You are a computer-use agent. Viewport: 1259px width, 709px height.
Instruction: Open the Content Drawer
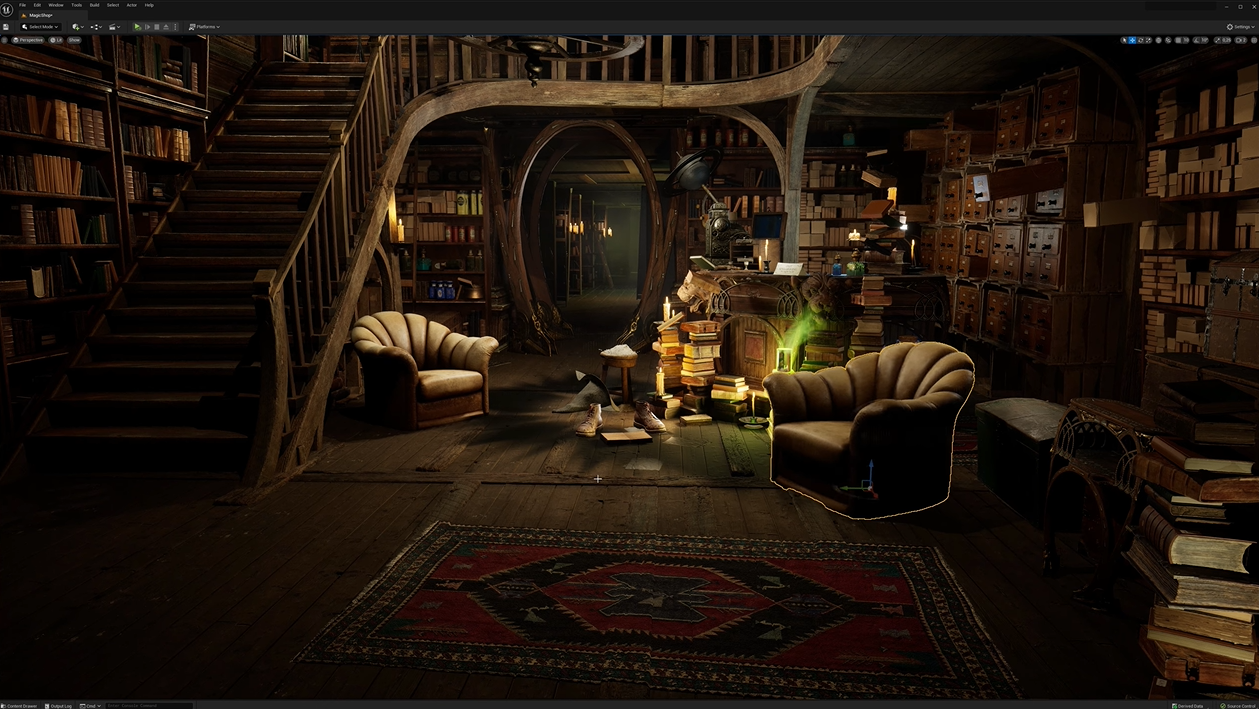20,705
